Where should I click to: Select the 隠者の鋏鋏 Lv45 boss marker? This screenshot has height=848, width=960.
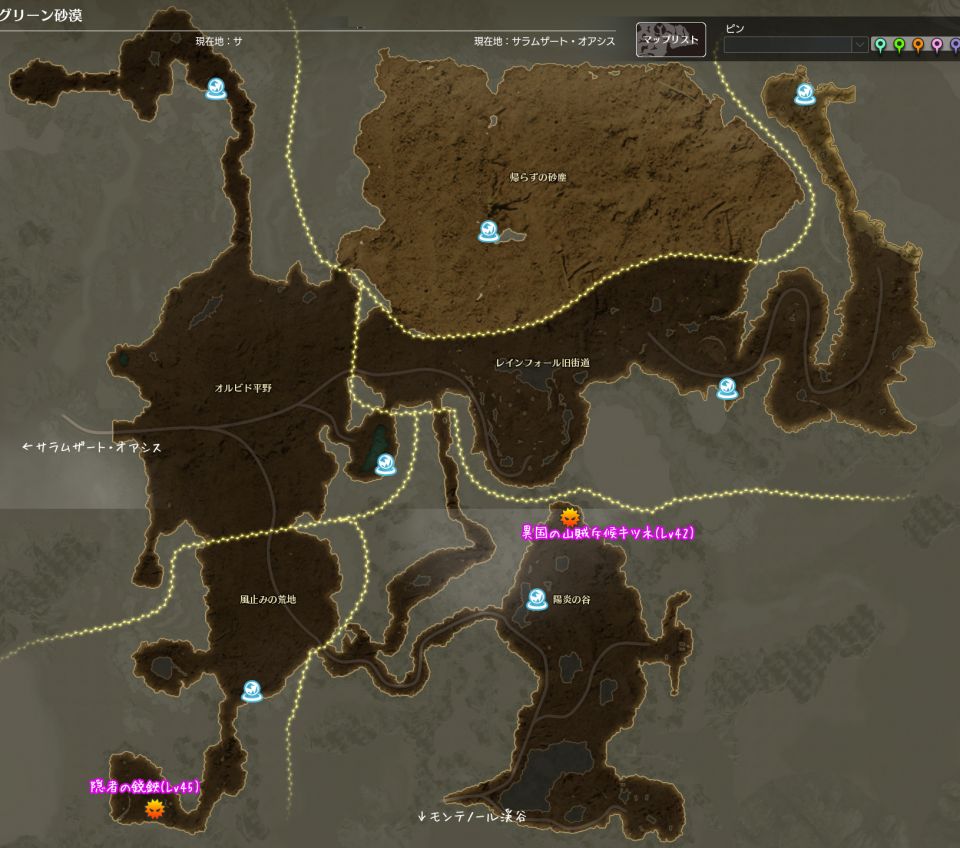click(x=153, y=808)
